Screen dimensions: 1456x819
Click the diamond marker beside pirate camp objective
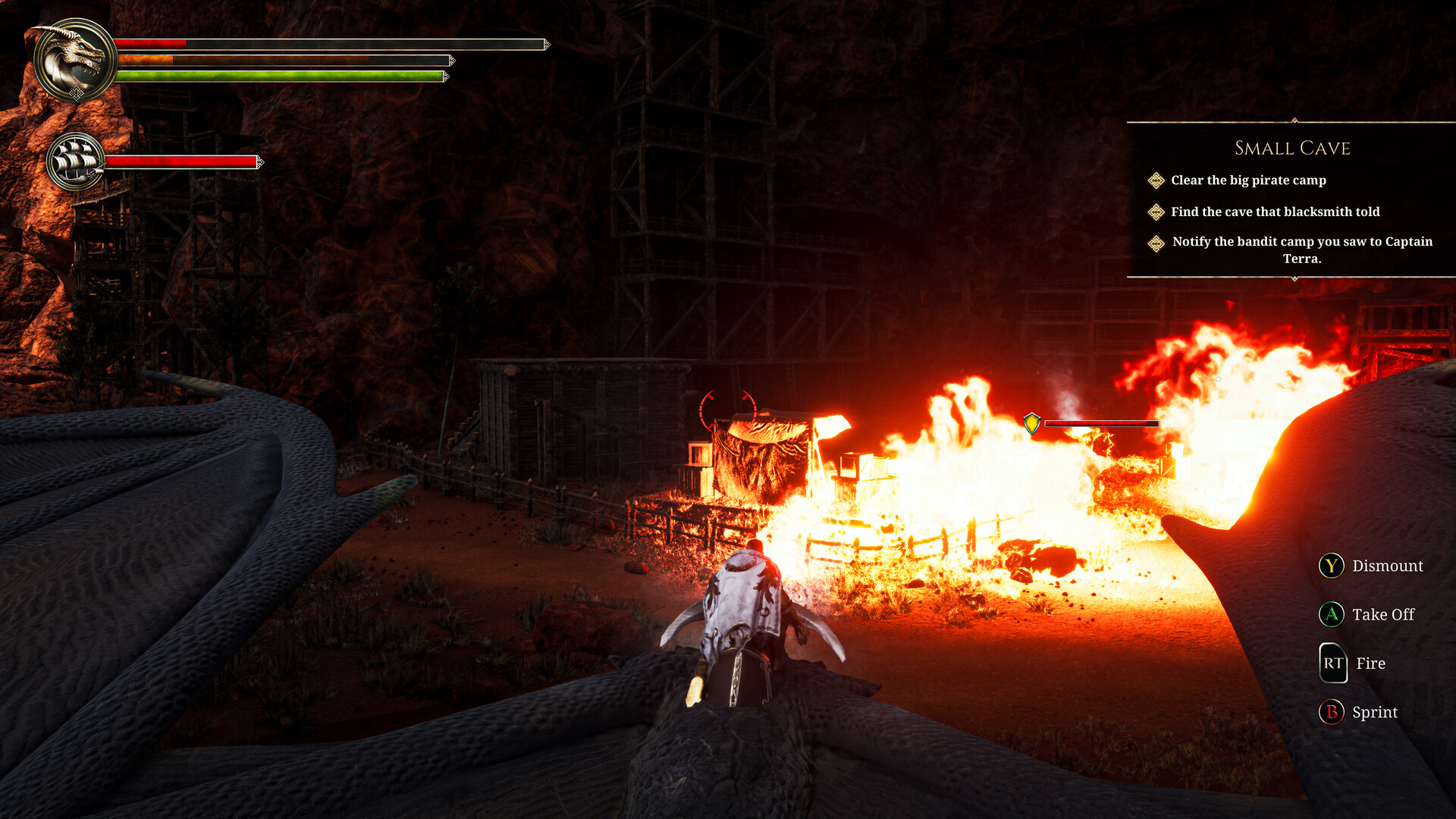(x=1156, y=180)
